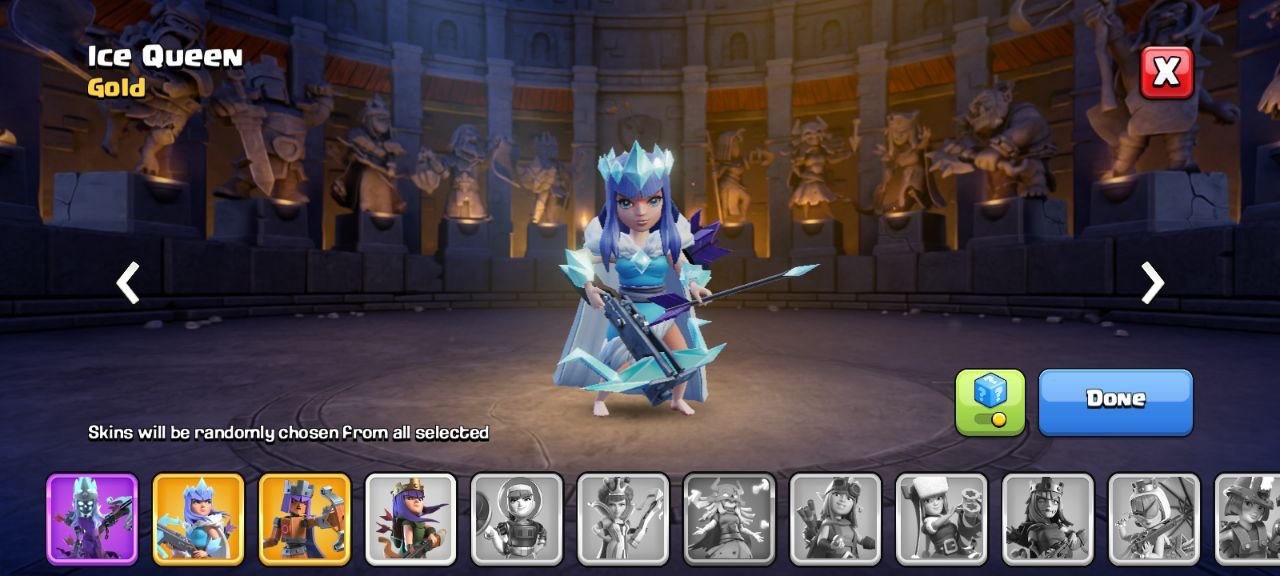Screen dimensions: 1280x576
Task: Confirm skin selection with Done
Action: point(1115,402)
